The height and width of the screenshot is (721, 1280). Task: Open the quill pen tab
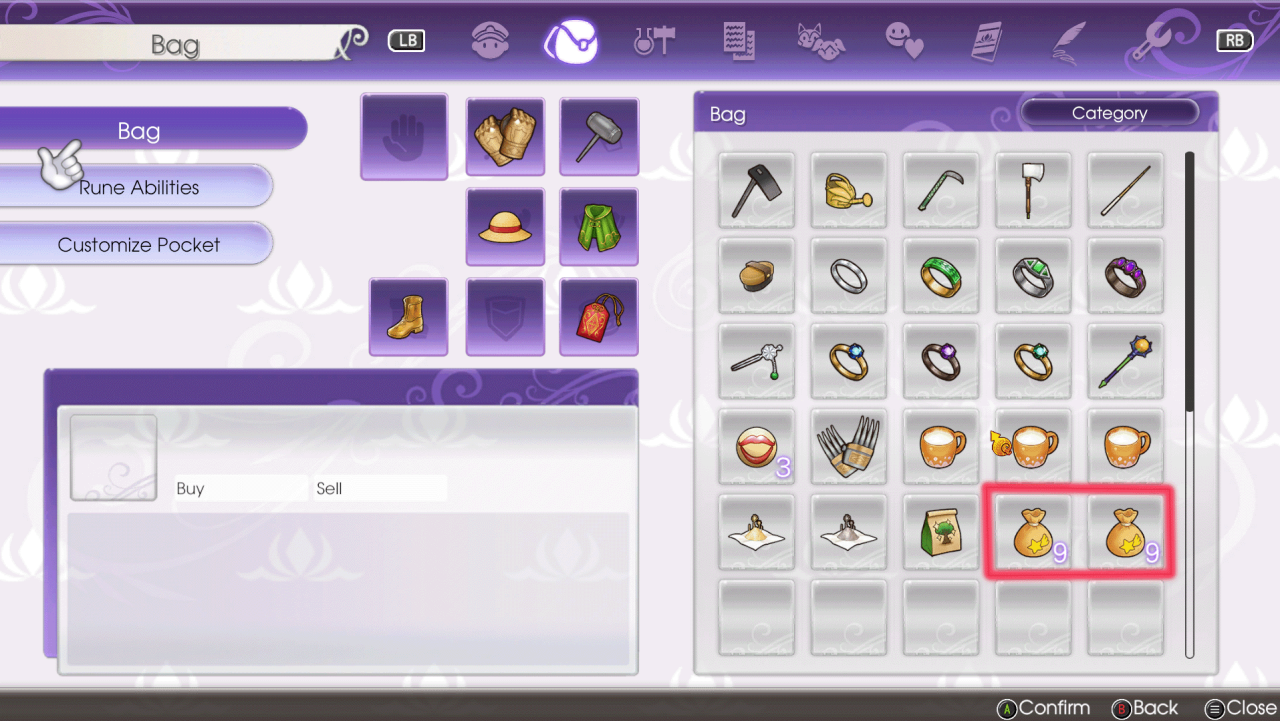click(1069, 41)
